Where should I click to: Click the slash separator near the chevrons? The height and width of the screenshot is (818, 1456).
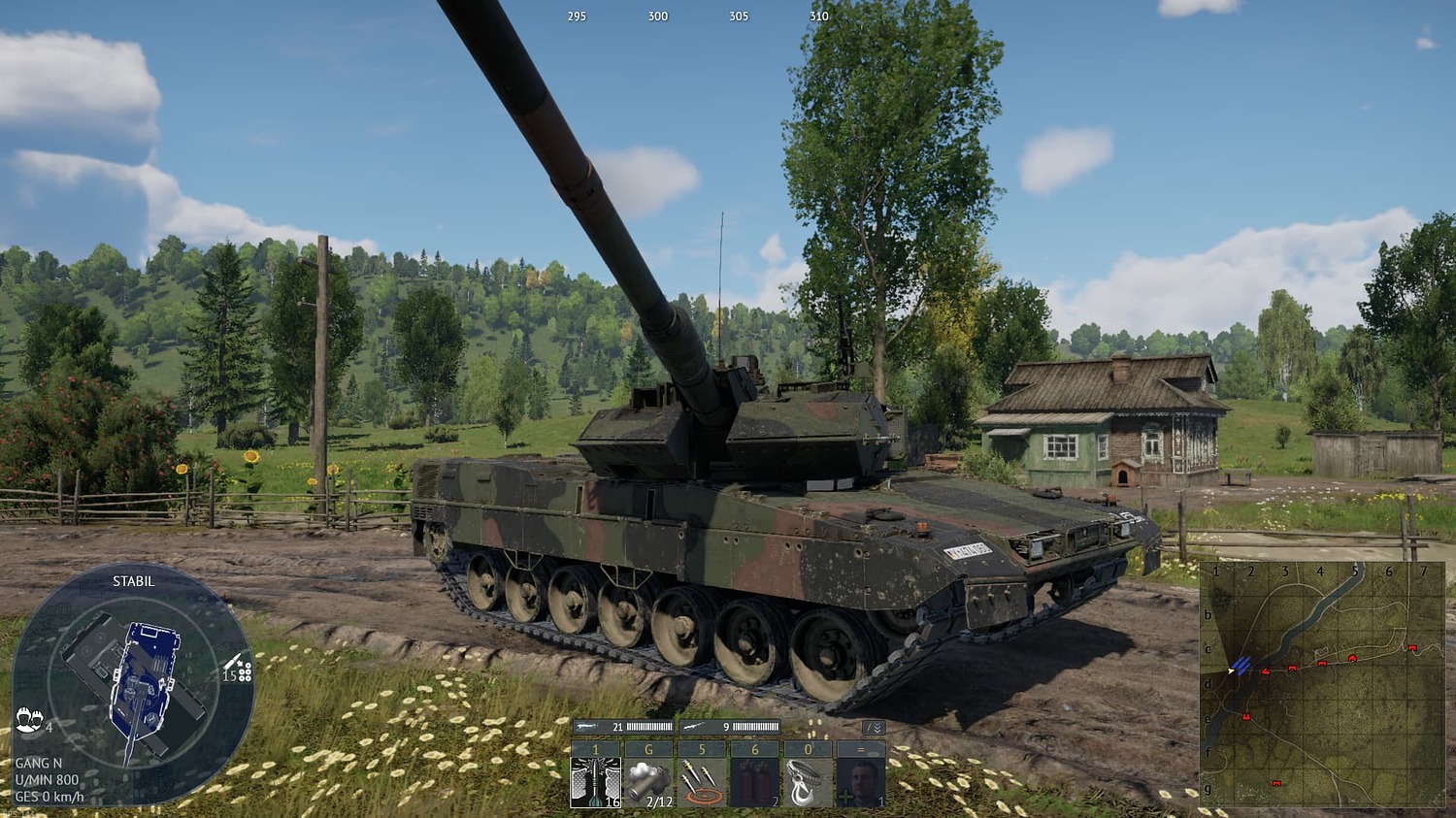tap(868, 726)
